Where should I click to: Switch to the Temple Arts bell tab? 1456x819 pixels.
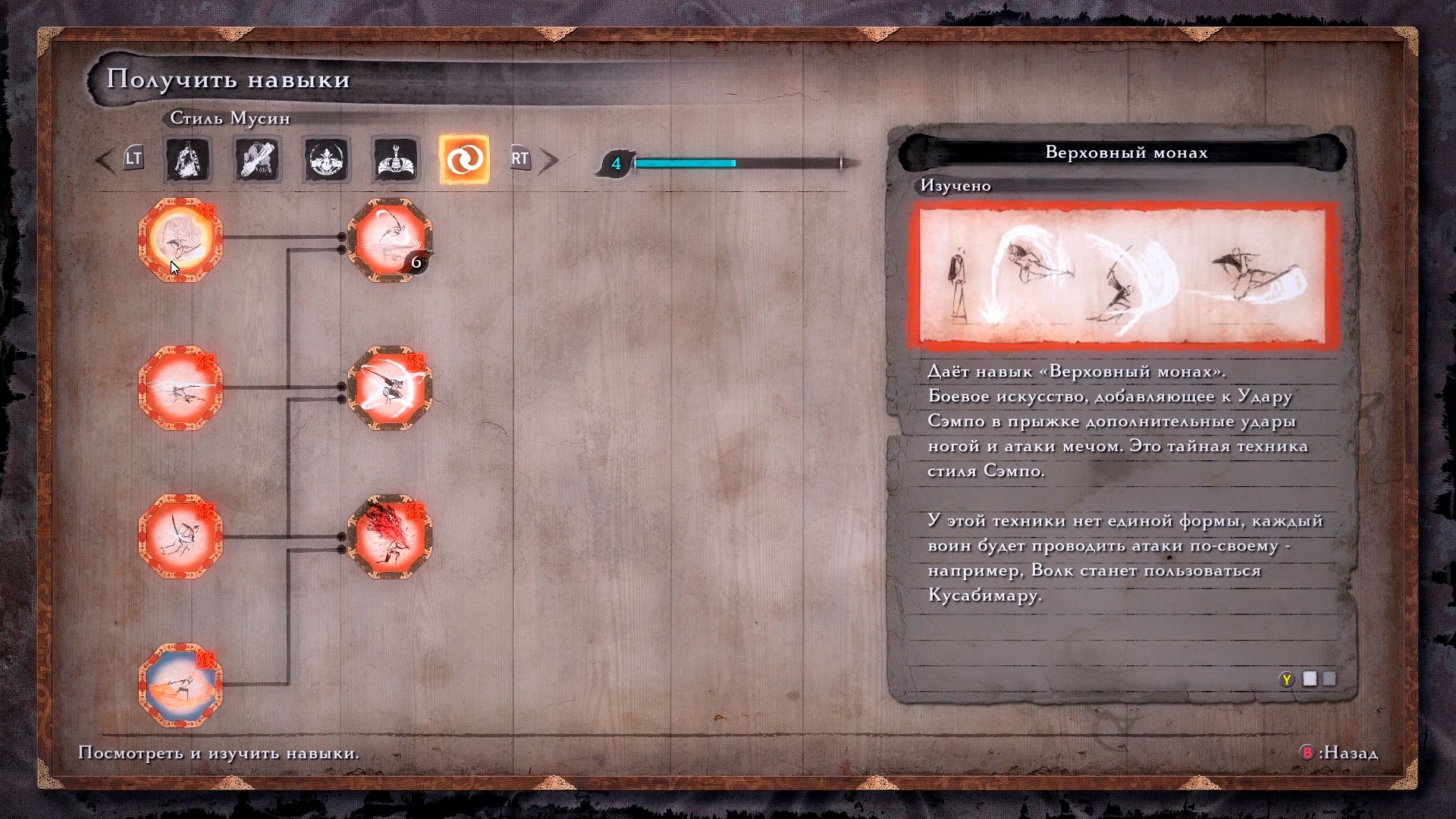[x=395, y=160]
